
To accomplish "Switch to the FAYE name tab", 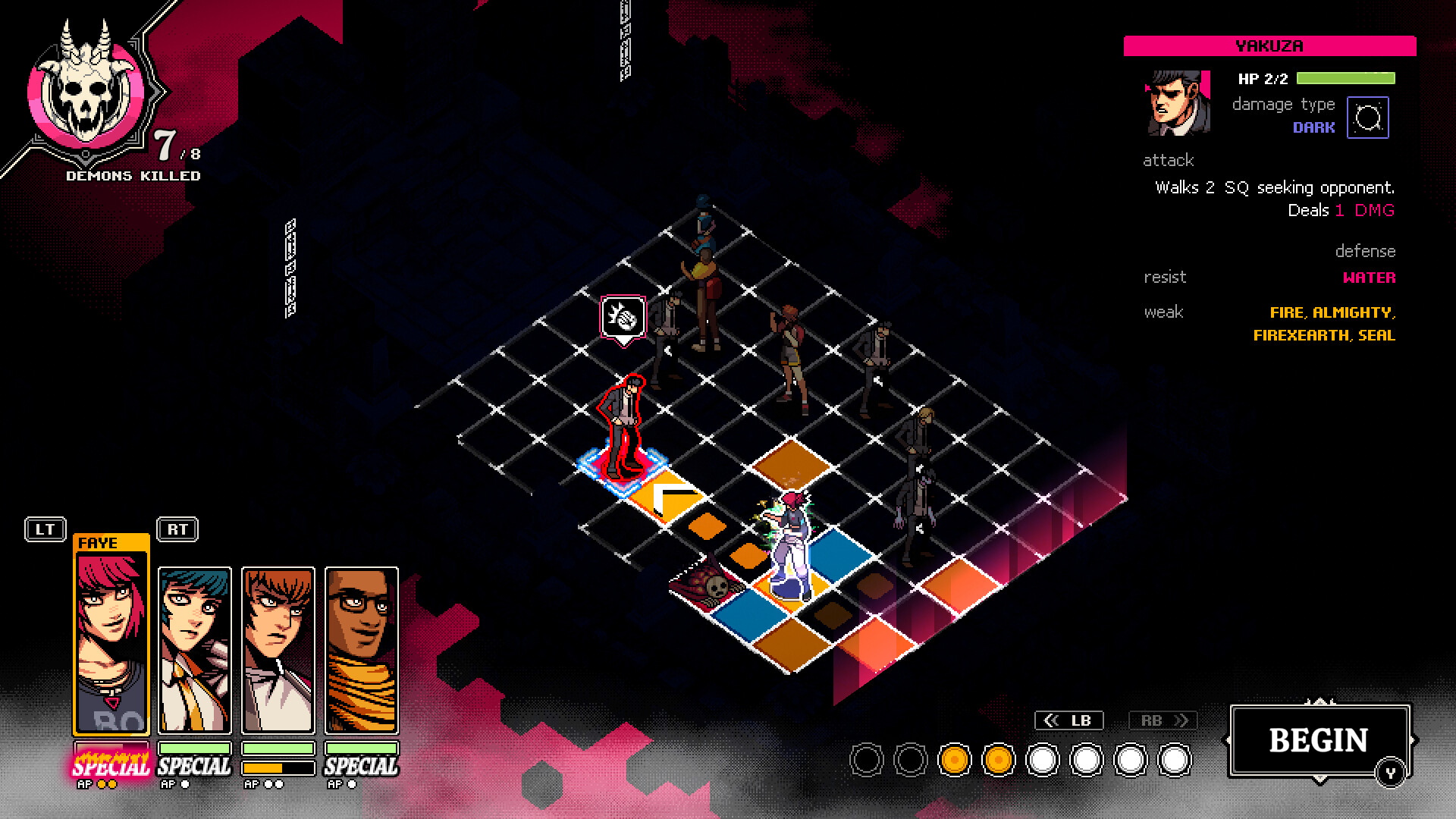I will pos(99,541).
